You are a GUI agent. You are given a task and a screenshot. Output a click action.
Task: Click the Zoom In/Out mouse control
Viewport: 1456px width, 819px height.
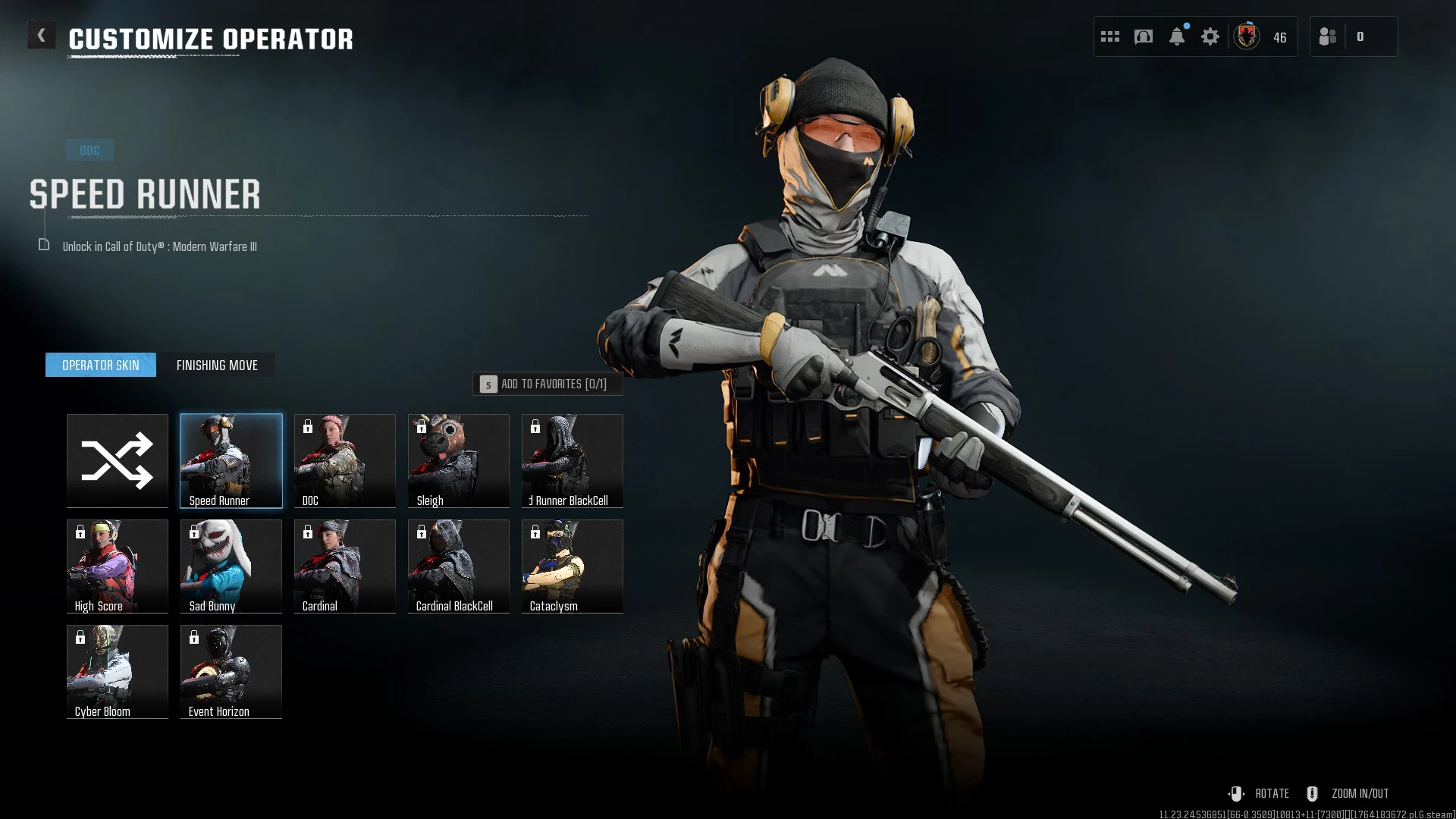pyautogui.click(x=1360, y=793)
